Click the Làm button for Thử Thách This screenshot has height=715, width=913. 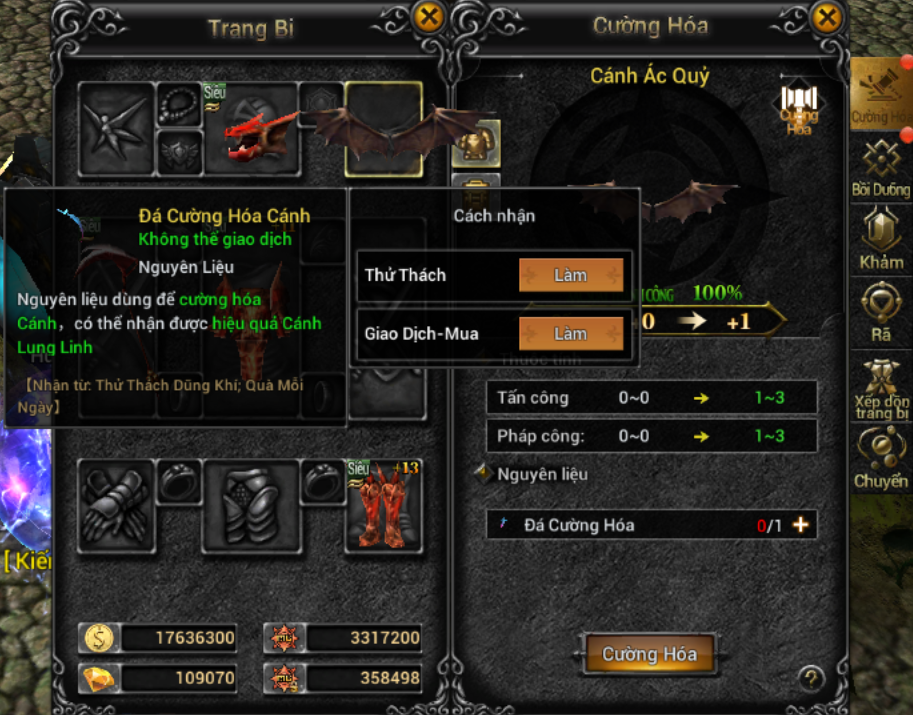[570, 275]
